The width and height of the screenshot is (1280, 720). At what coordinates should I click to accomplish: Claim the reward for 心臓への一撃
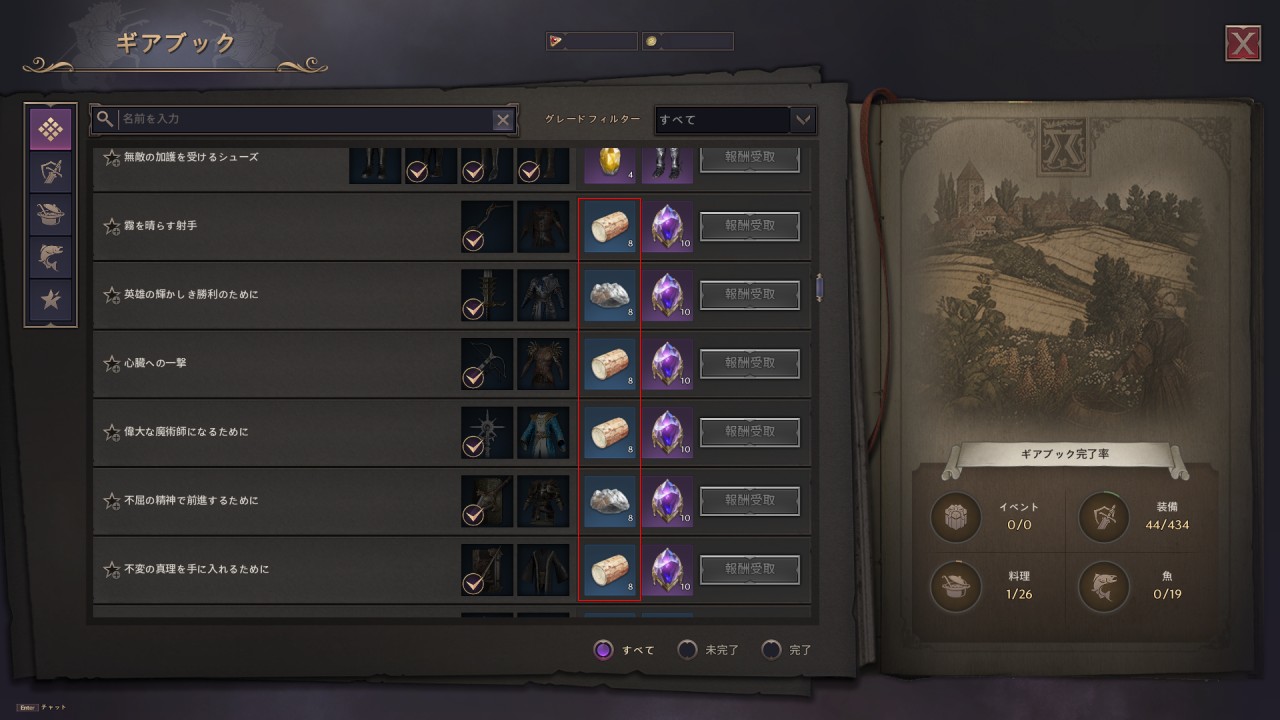point(750,363)
